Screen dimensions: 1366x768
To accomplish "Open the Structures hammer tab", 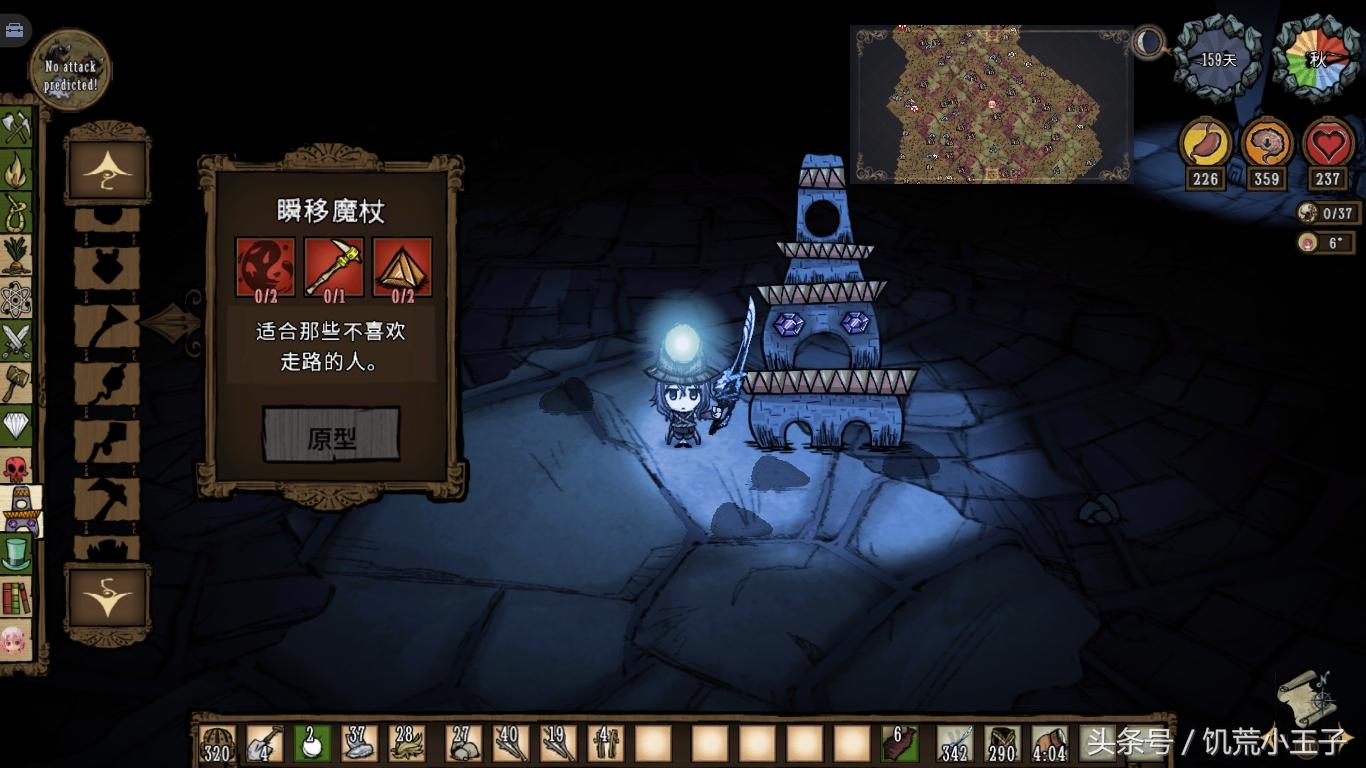I will click(x=16, y=383).
